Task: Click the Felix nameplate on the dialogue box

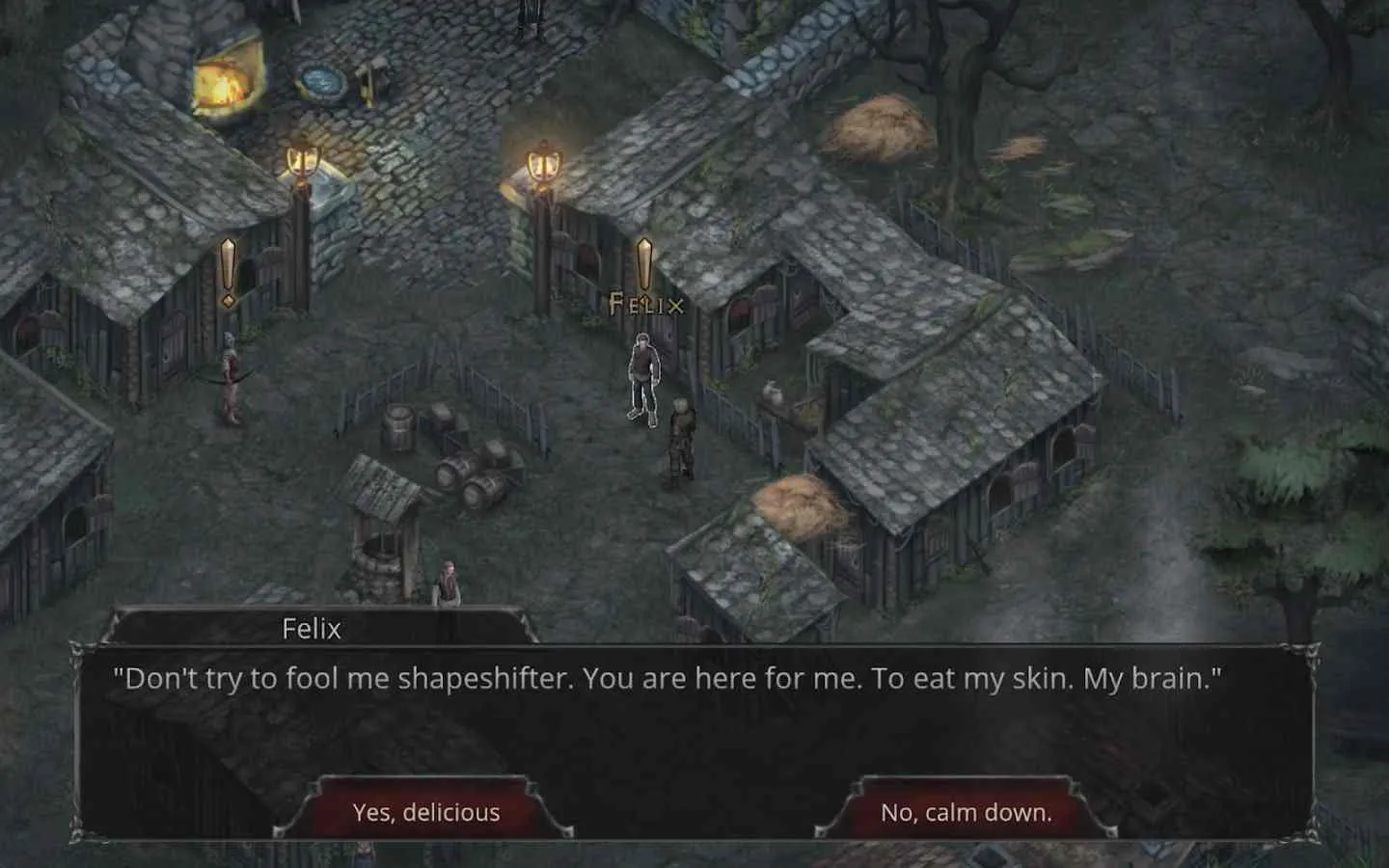Action: coord(311,629)
